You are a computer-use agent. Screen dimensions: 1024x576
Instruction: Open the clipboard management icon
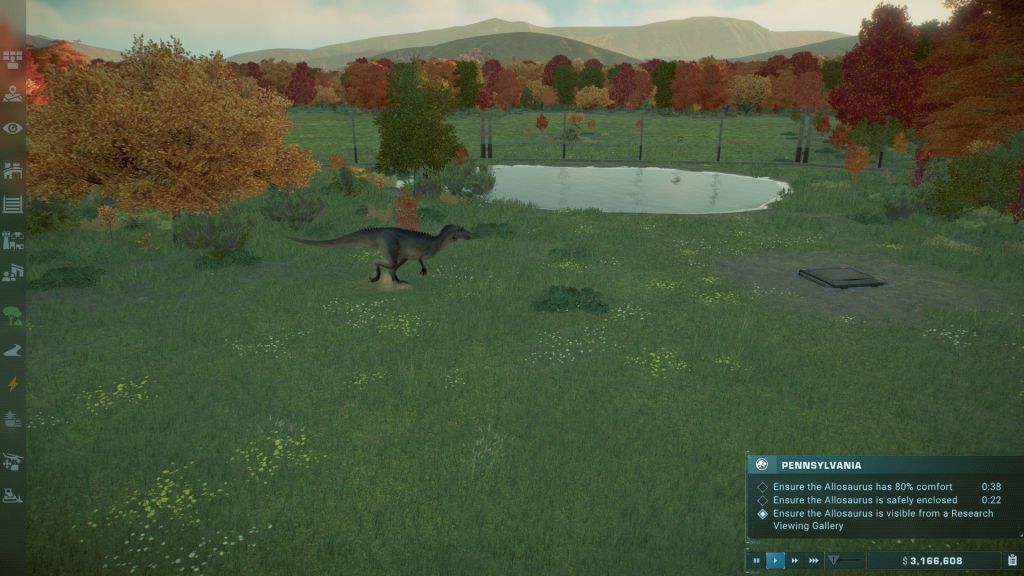pos(1012,561)
